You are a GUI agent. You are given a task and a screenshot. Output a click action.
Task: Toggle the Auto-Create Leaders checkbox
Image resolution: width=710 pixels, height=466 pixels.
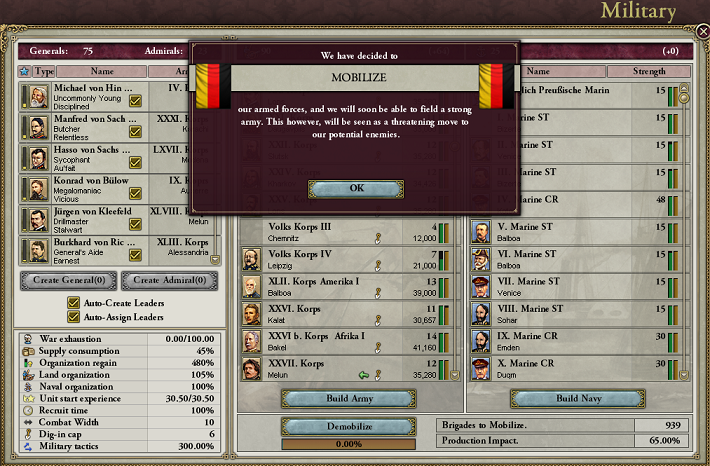(73, 303)
